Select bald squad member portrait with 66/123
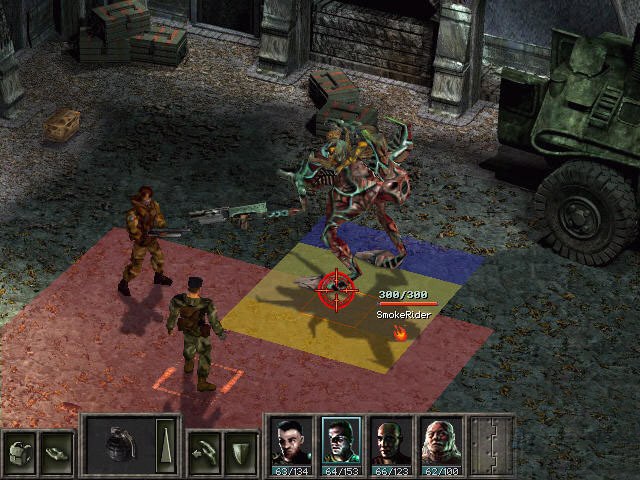The width and height of the screenshot is (640, 480). click(390, 441)
